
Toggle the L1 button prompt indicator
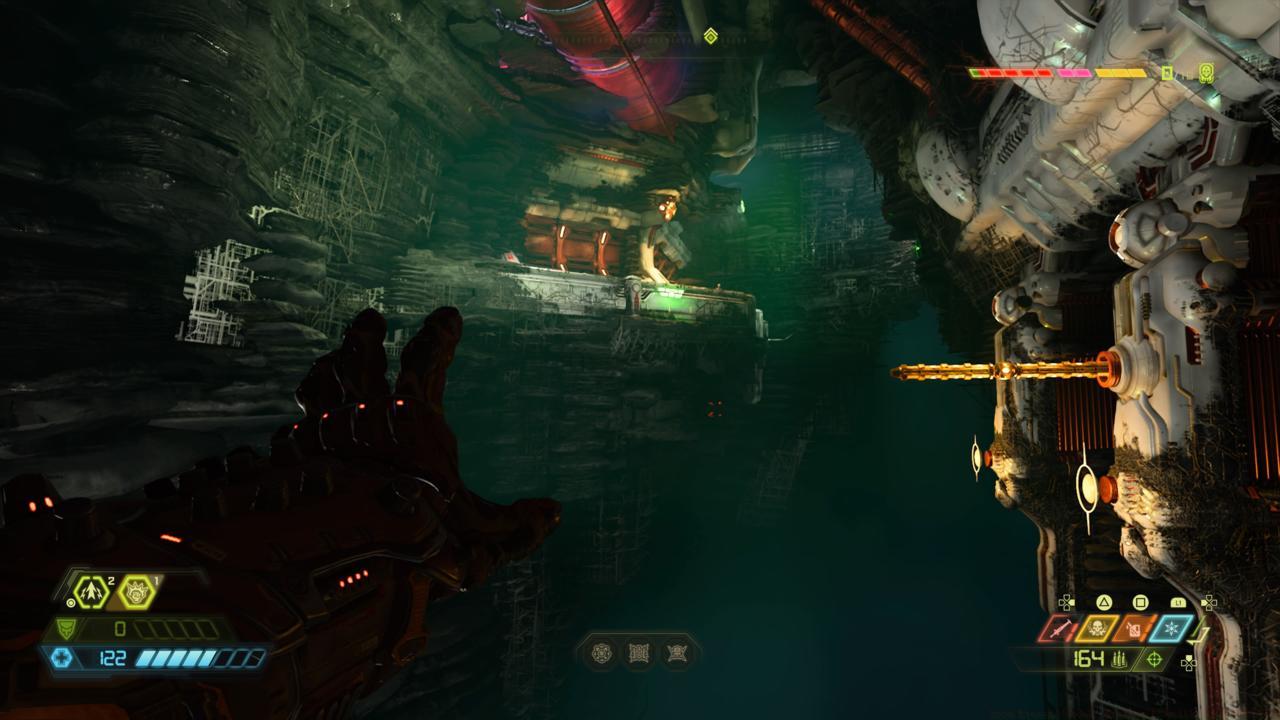[1178, 602]
